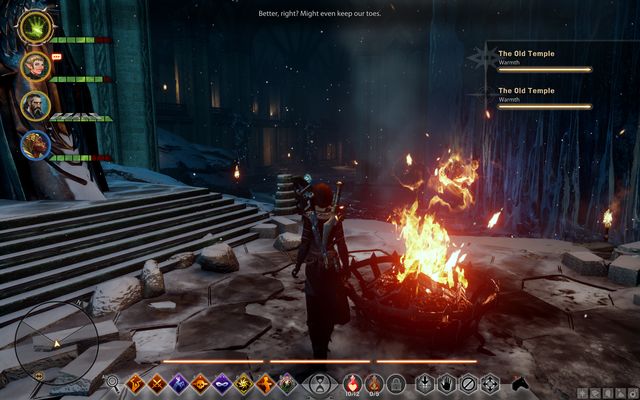Select the blonde elf party member portrait
The image size is (640, 400).
coord(34,66)
